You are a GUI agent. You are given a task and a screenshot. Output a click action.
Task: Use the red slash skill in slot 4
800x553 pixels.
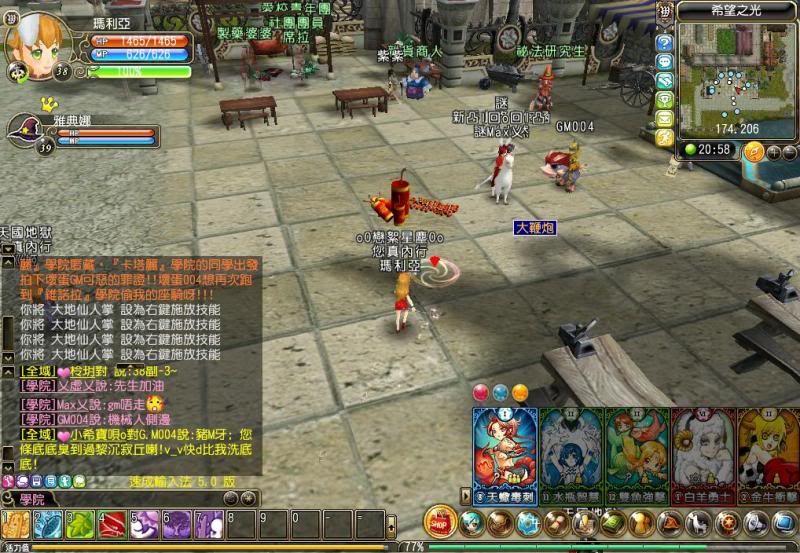(112, 524)
